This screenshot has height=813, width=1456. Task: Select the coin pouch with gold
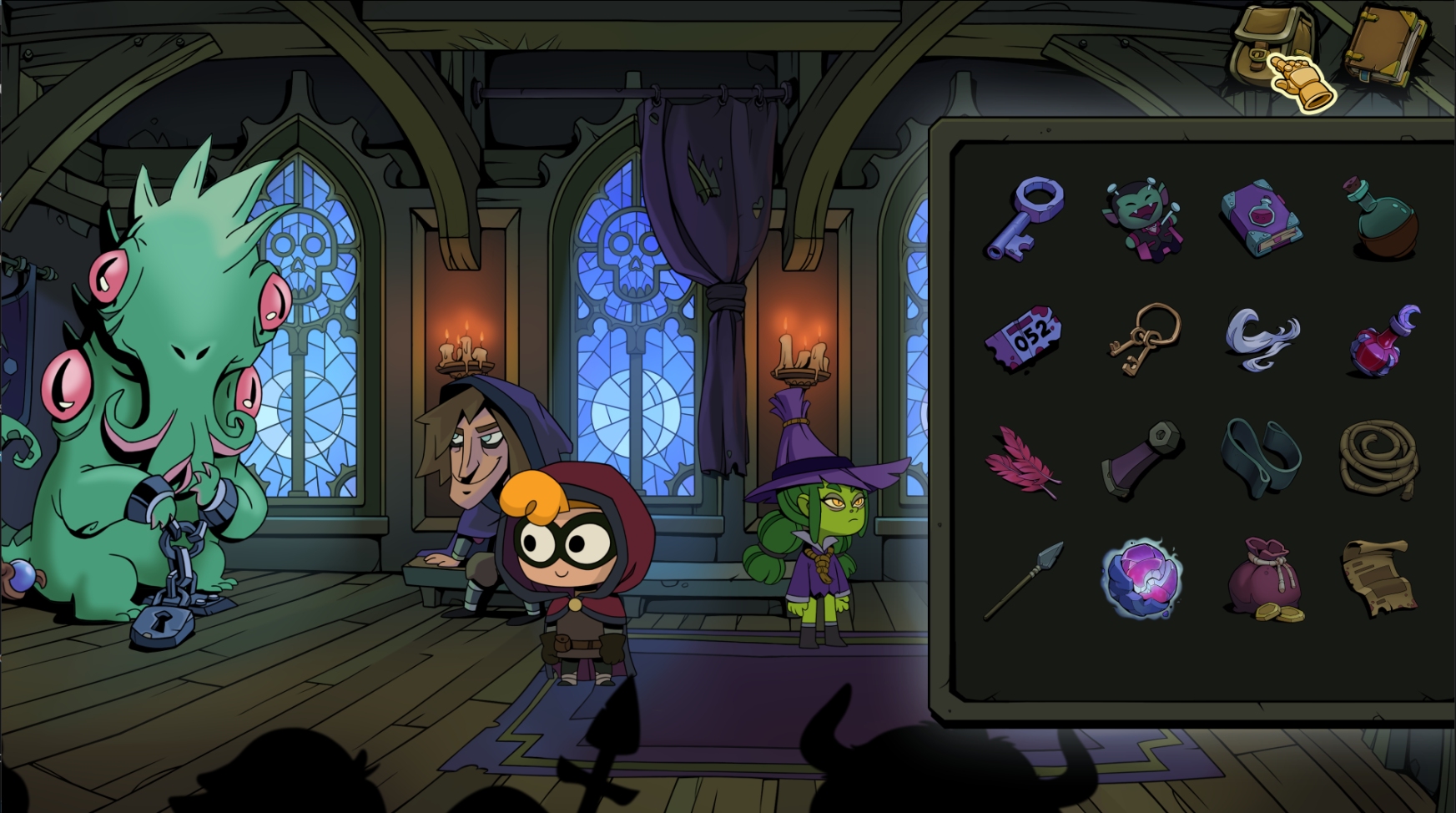tap(1263, 580)
